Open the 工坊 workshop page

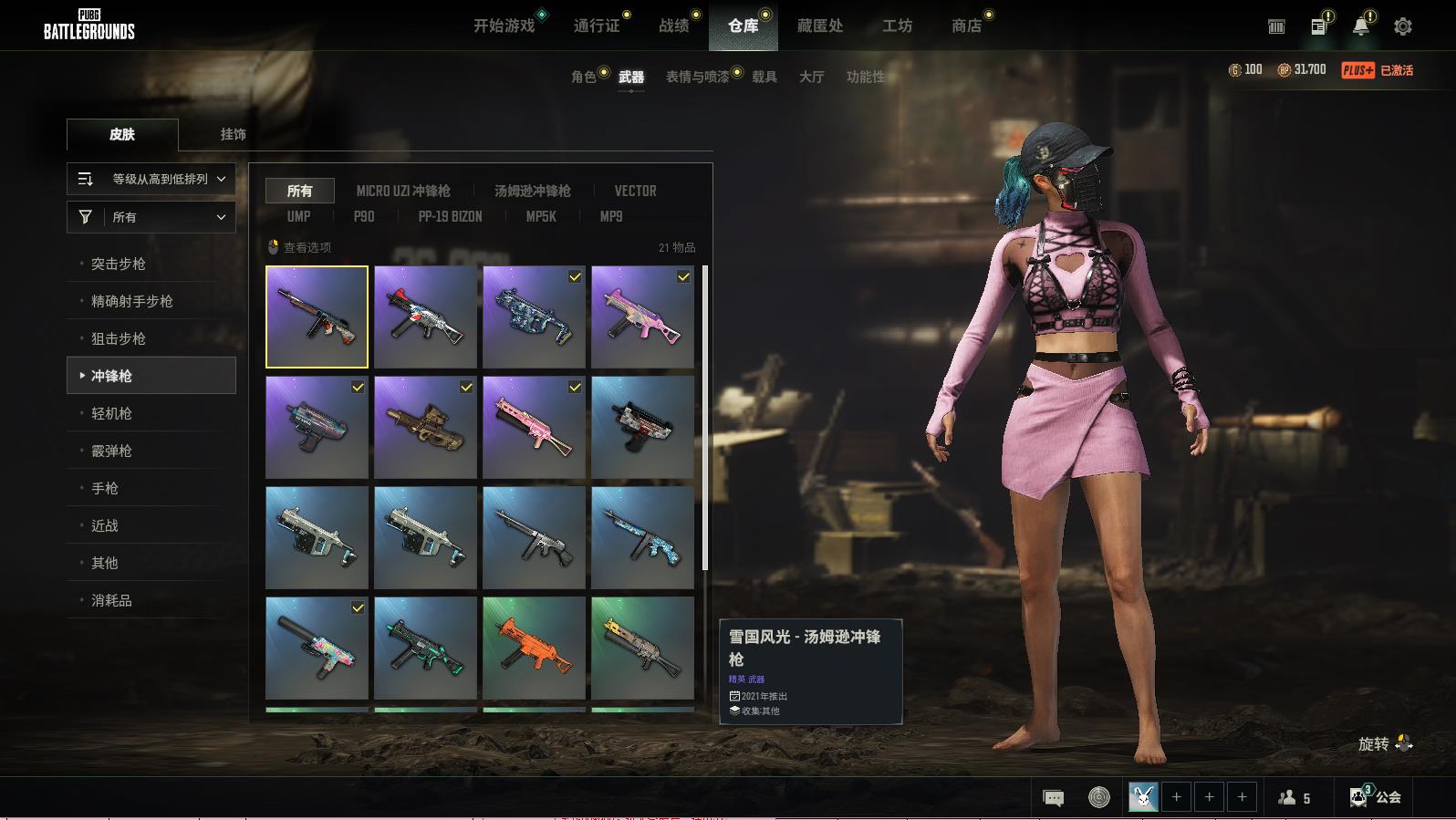tap(897, 26)
